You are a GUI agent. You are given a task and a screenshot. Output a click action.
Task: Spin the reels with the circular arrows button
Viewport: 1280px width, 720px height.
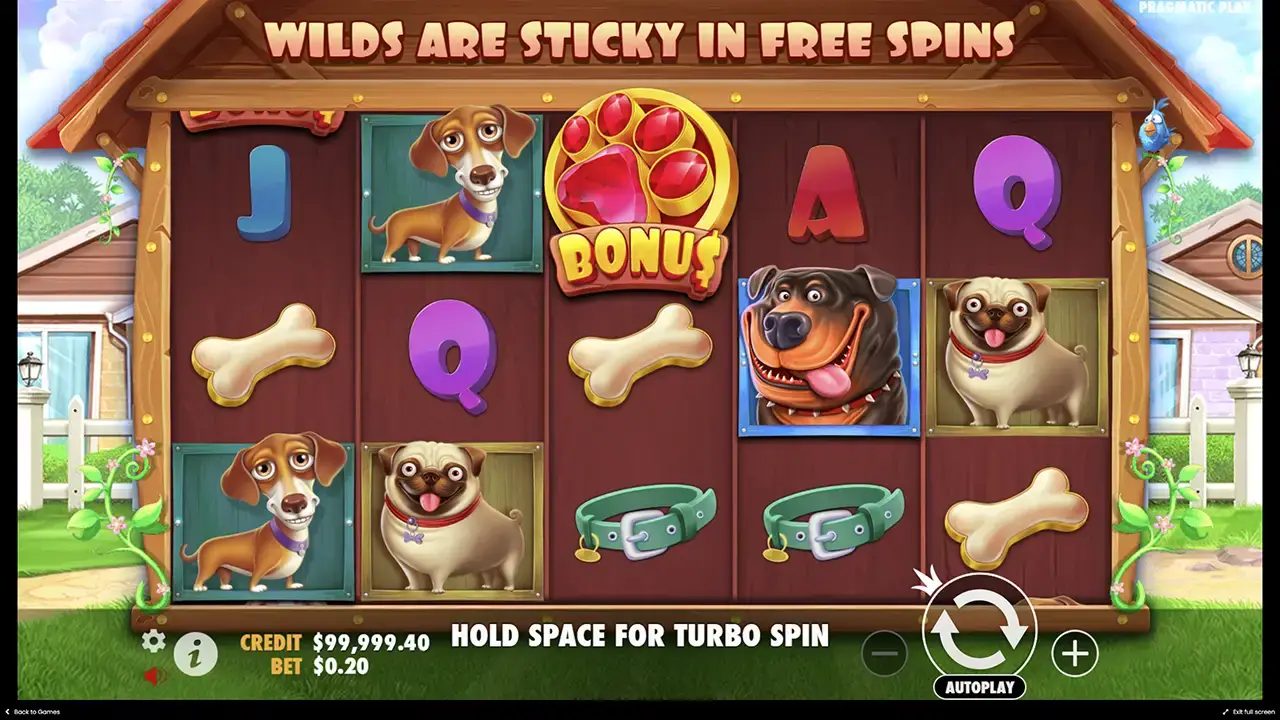(979, 629)
